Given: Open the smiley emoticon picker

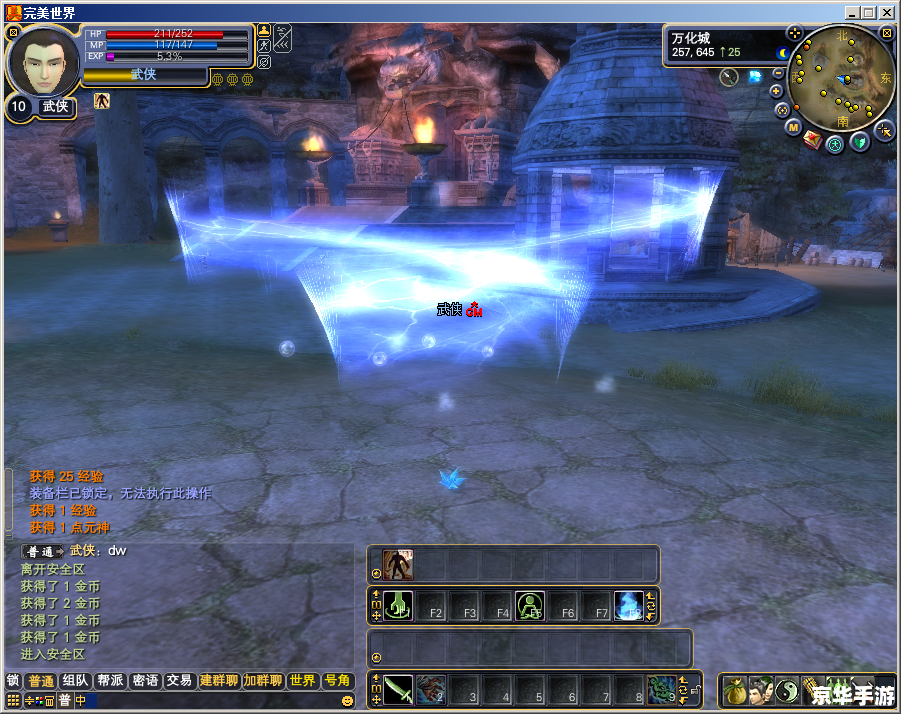Looking at the screenshot, I should [x=347, y=701].
